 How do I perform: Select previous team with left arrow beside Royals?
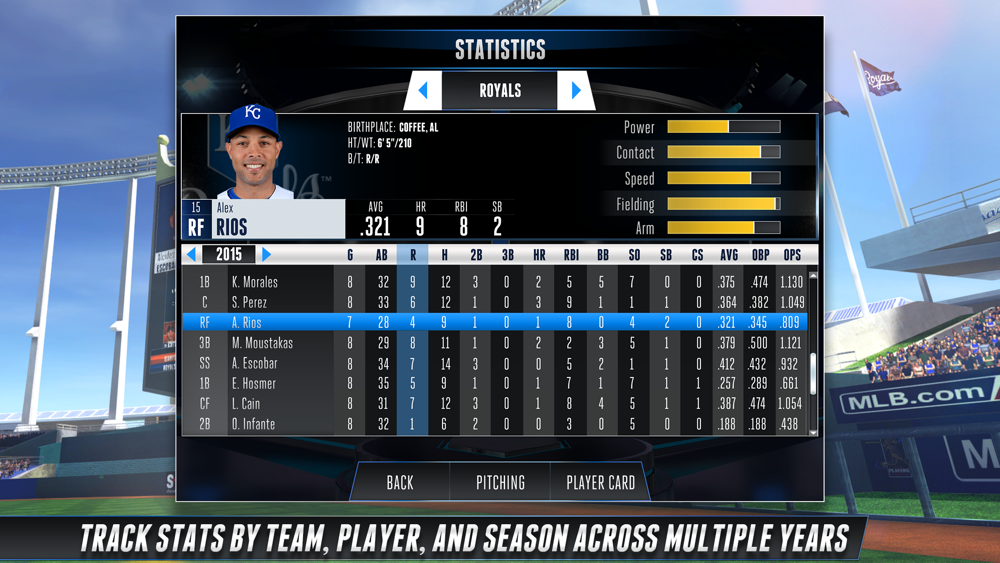(x=423, y=91)
